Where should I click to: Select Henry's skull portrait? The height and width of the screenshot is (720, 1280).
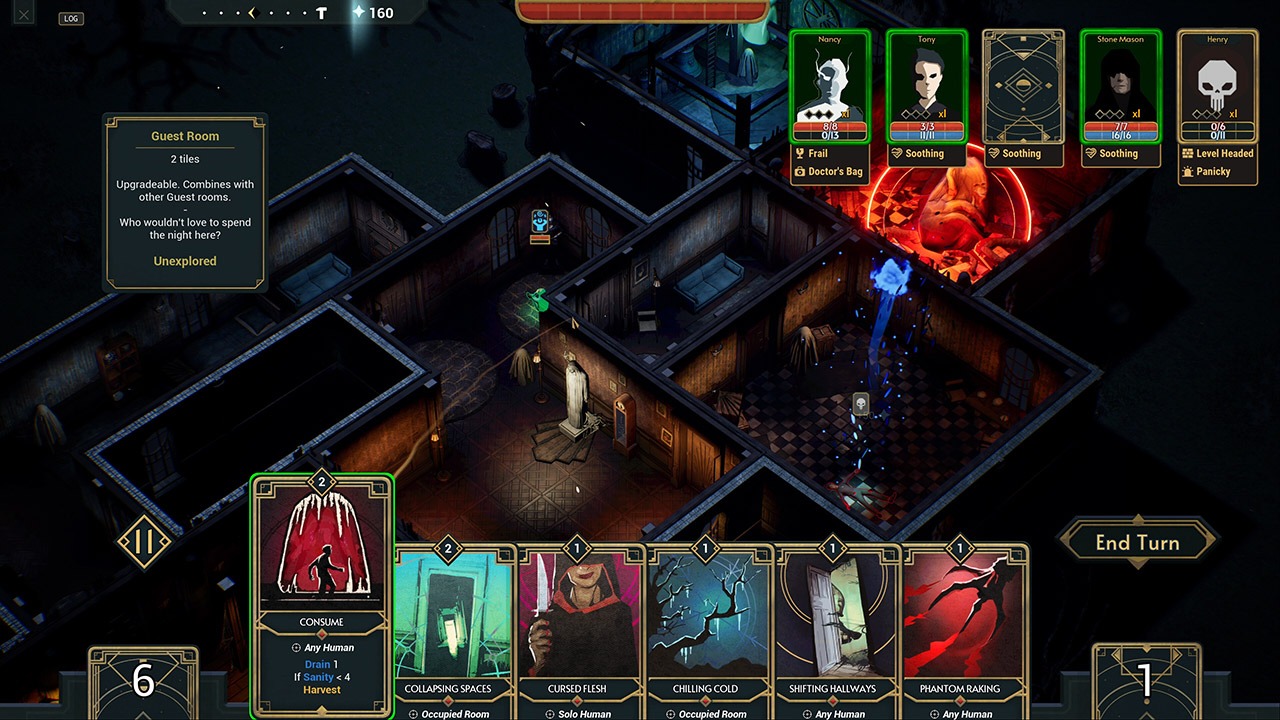(x=1217, y=87)
